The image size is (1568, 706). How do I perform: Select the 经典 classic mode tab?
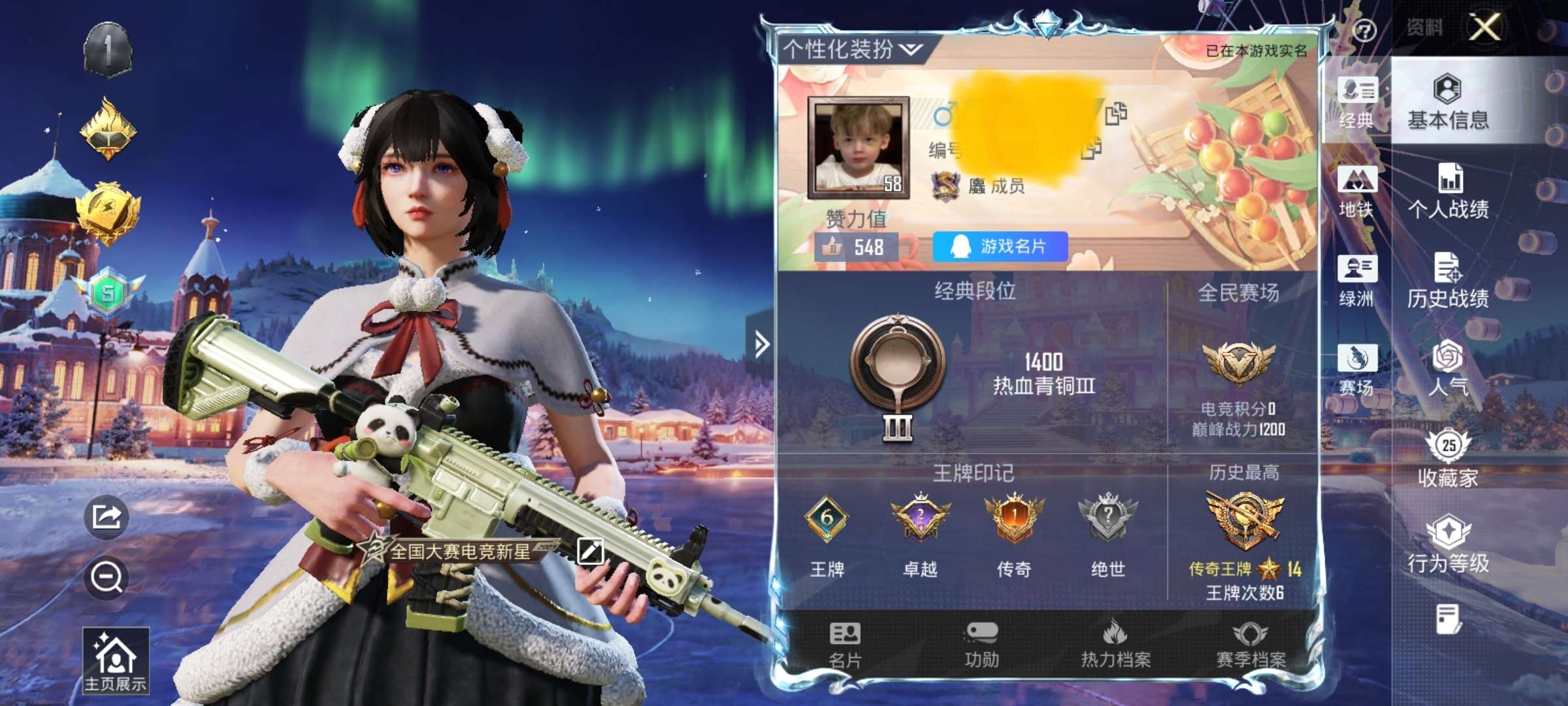[x=1357, y=103]
